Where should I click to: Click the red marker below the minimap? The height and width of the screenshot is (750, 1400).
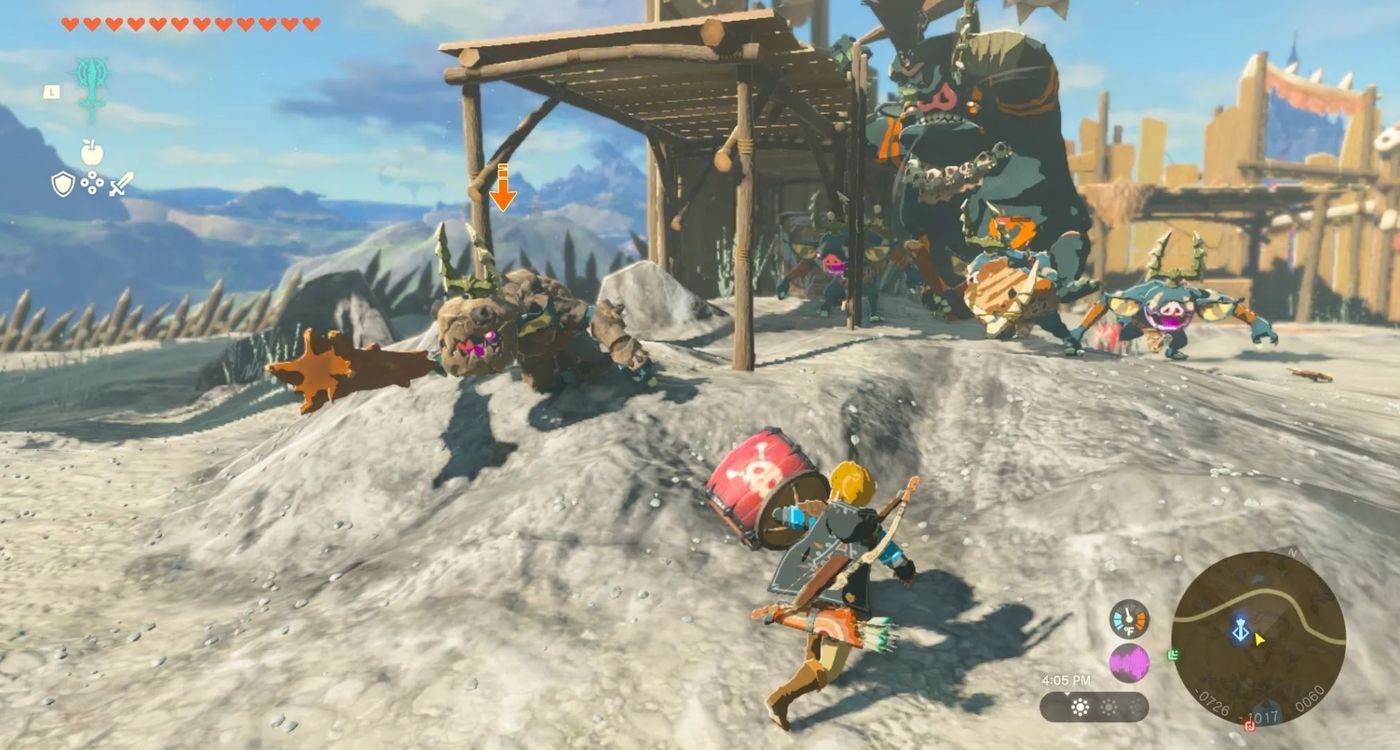pos(1249,725)
